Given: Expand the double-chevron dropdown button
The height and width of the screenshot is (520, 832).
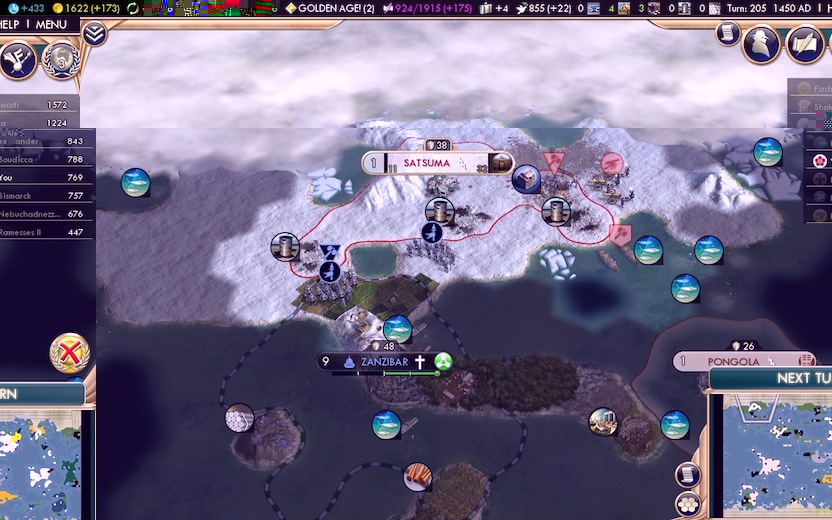Looking at the screenshot, I should 94,34.
